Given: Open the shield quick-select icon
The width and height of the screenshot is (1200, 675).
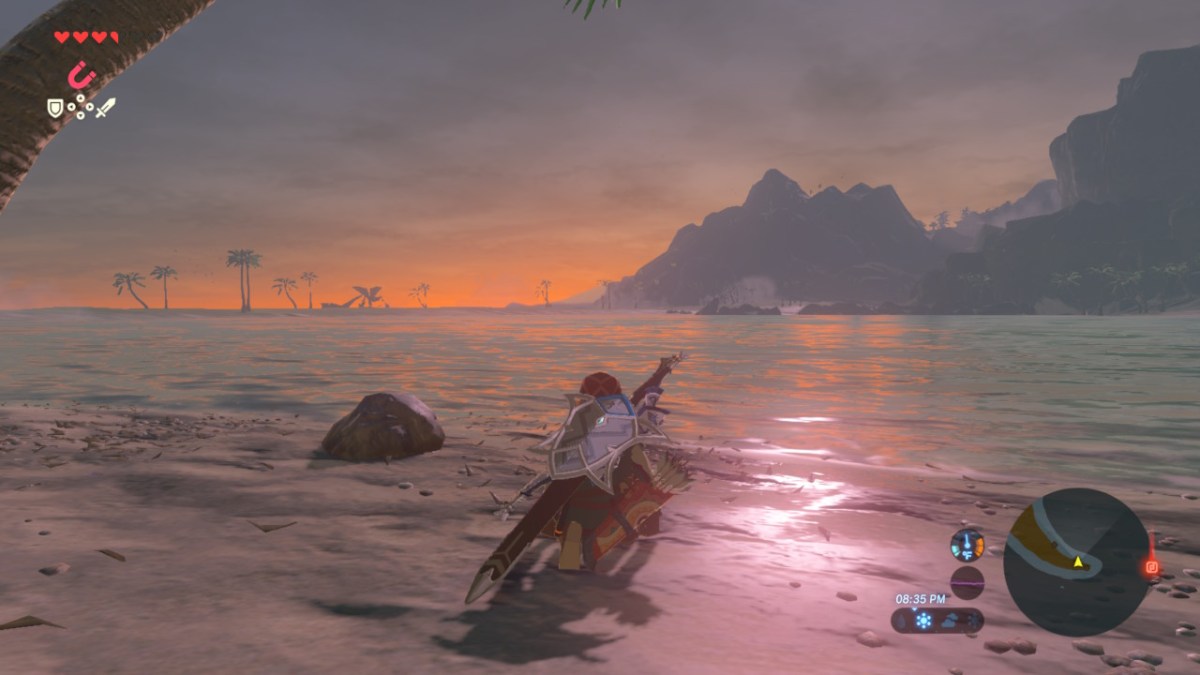Looking at the screenshot, I should 55,107.
